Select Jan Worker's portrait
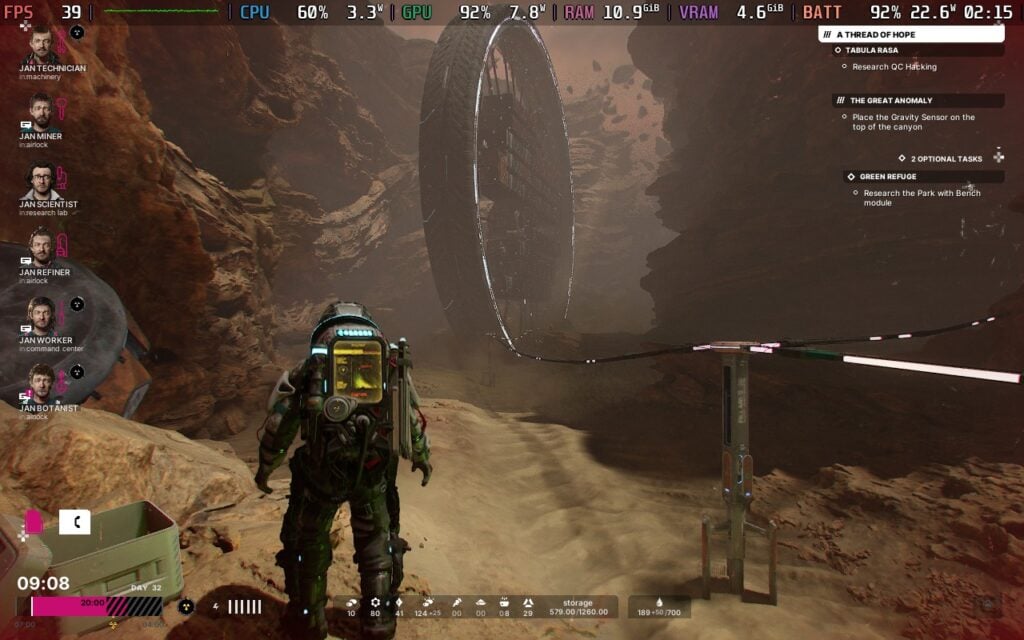 click(x=41, y=316)
